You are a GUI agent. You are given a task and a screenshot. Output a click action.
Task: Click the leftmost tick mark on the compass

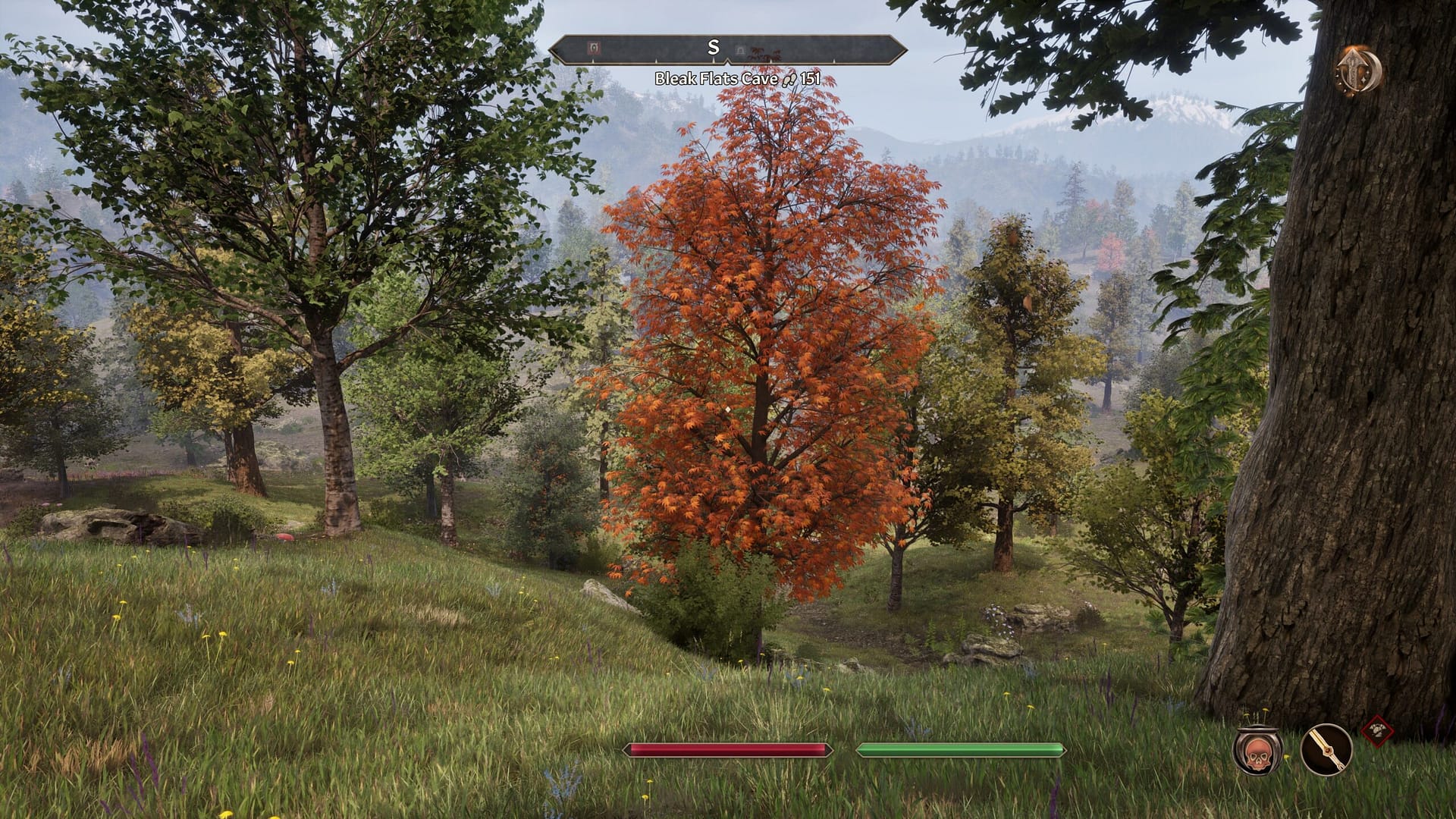(592, 60)
